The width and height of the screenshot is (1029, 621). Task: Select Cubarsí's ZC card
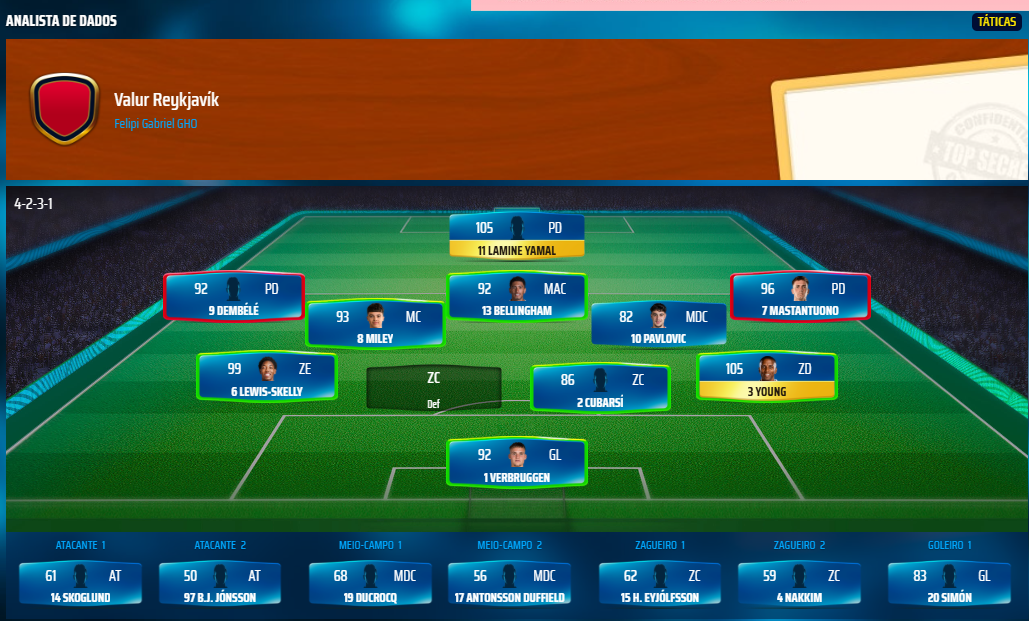600,389
